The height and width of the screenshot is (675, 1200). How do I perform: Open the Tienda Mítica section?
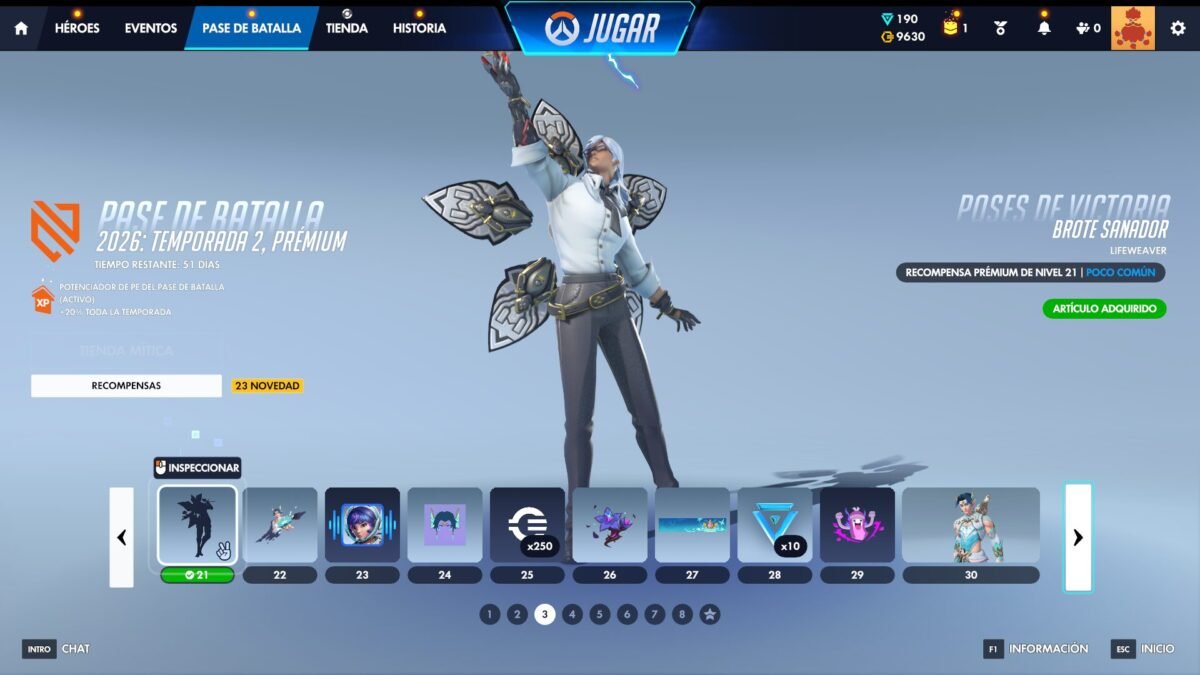pos(126,351)
